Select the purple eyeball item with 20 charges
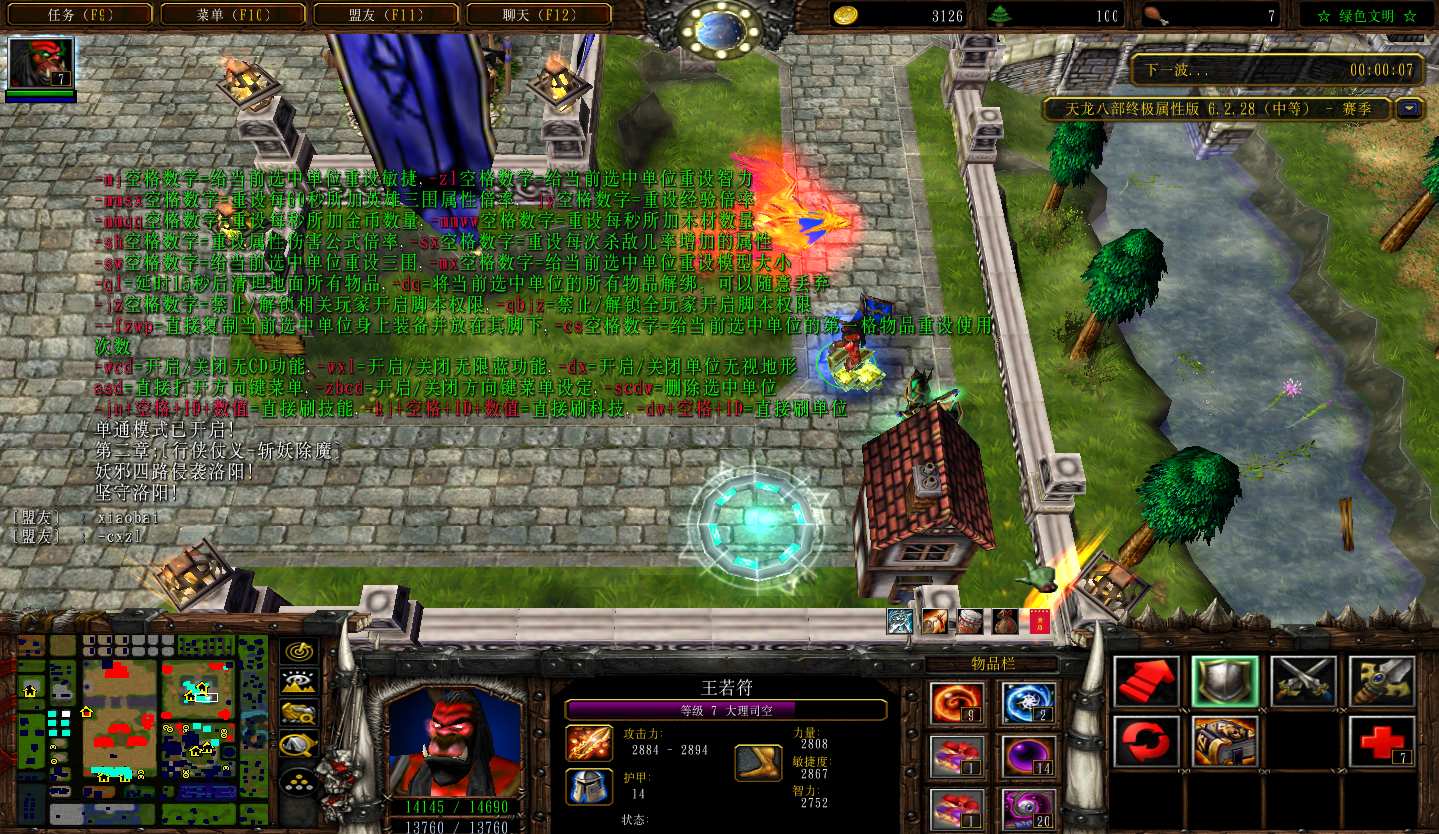Screen dimensions: 1439x834 click(1028, 809)
